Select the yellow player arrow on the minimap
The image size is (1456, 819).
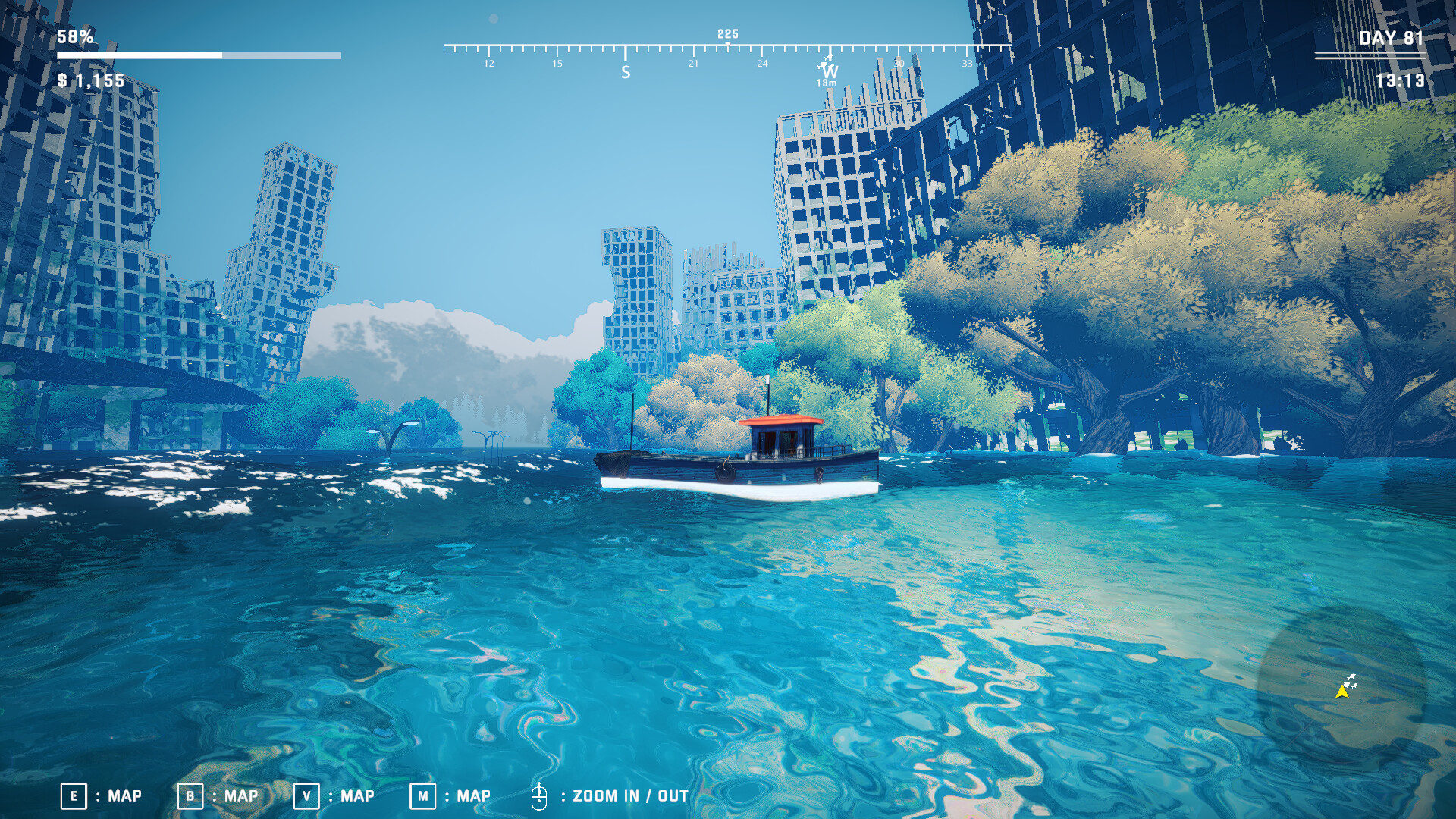(x=1342, y=692)
